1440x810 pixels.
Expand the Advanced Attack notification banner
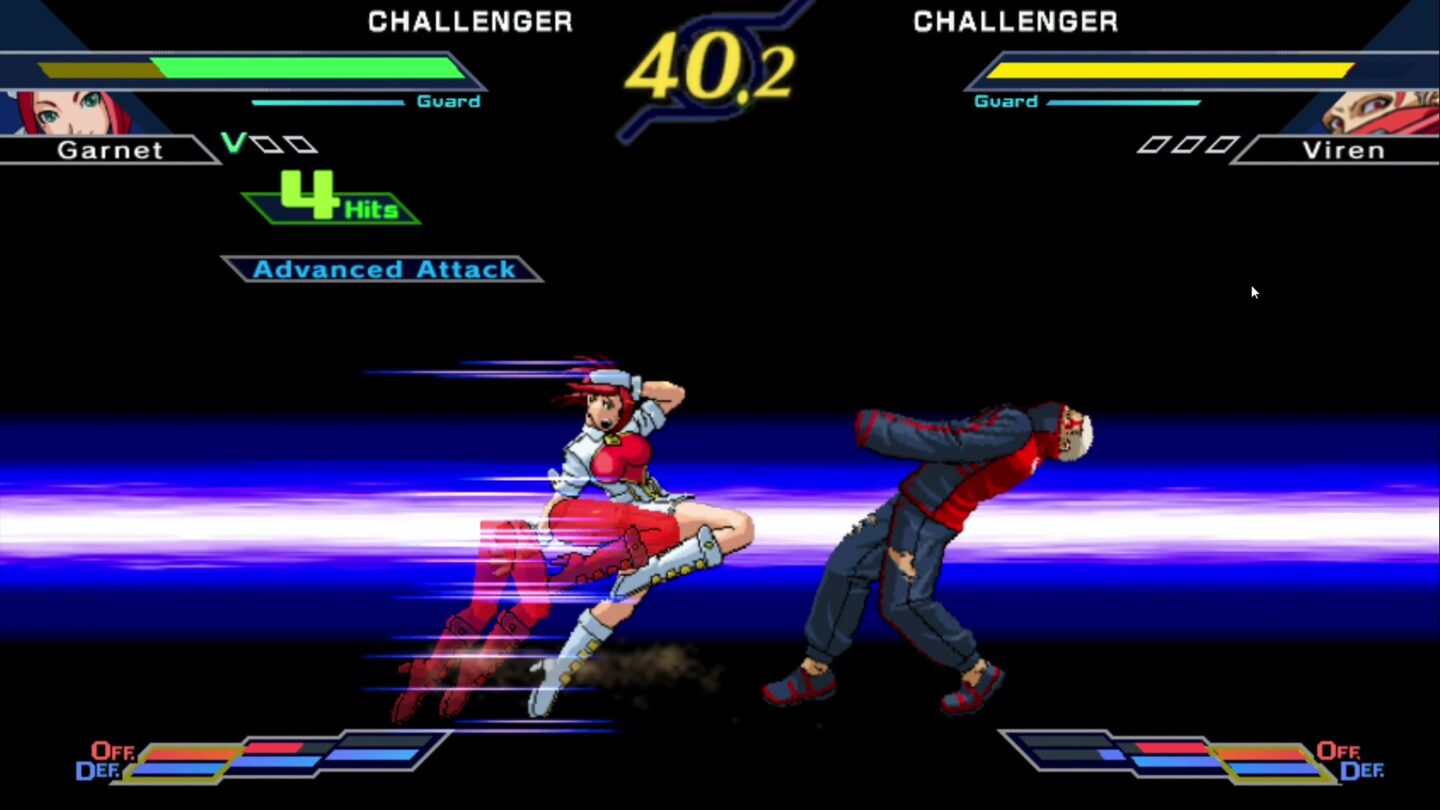click(x=385, y=269)
